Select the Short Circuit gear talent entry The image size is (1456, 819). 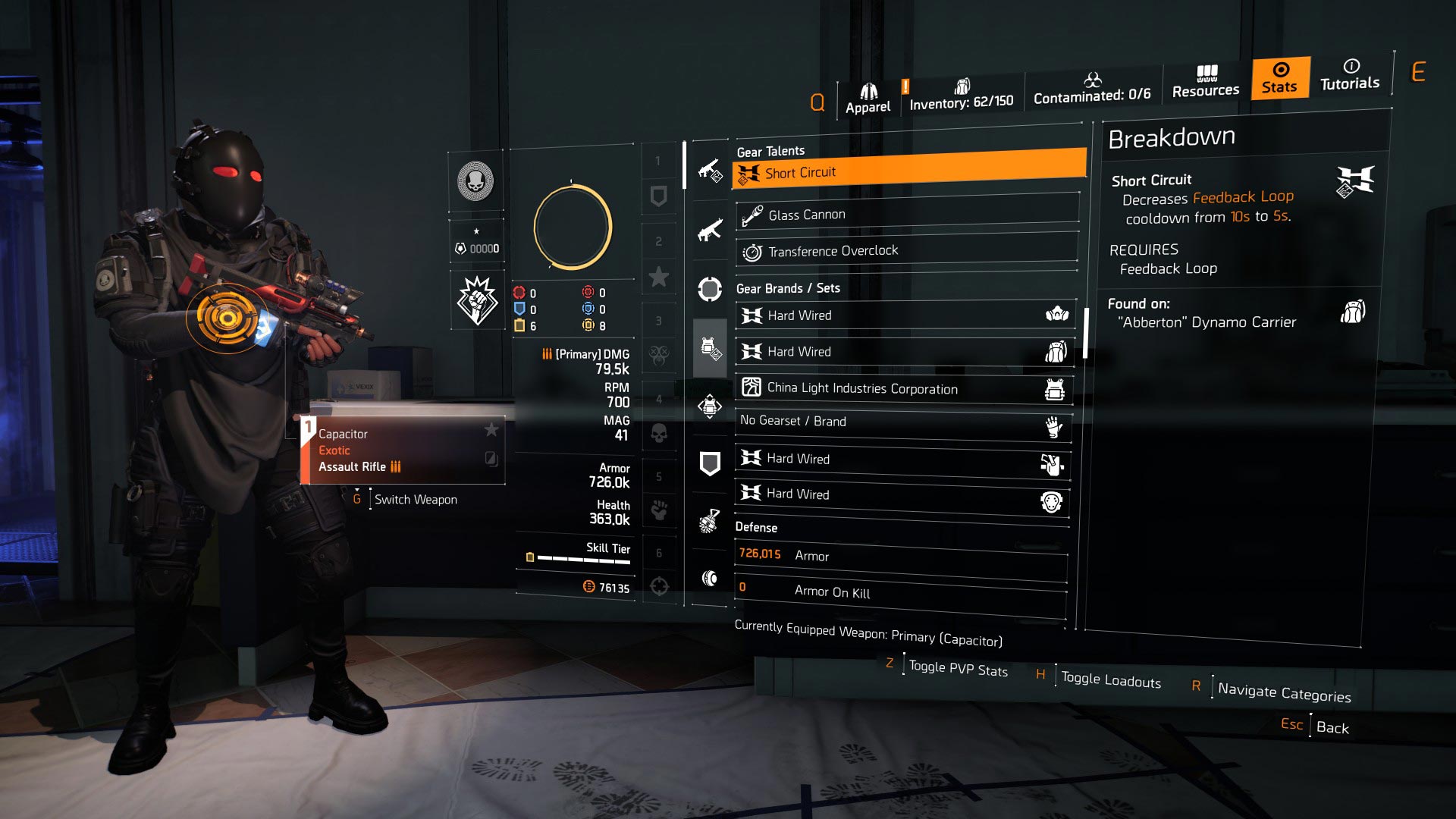coord(906,172)
